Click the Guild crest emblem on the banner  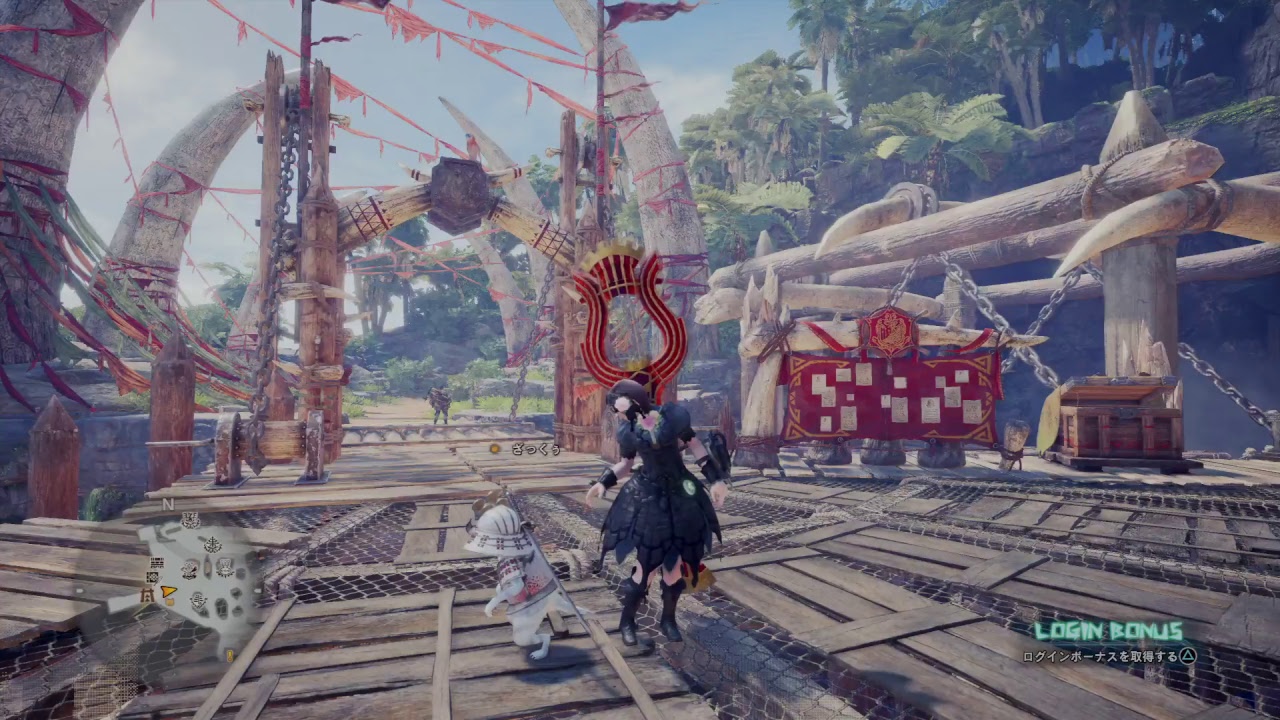888,330
